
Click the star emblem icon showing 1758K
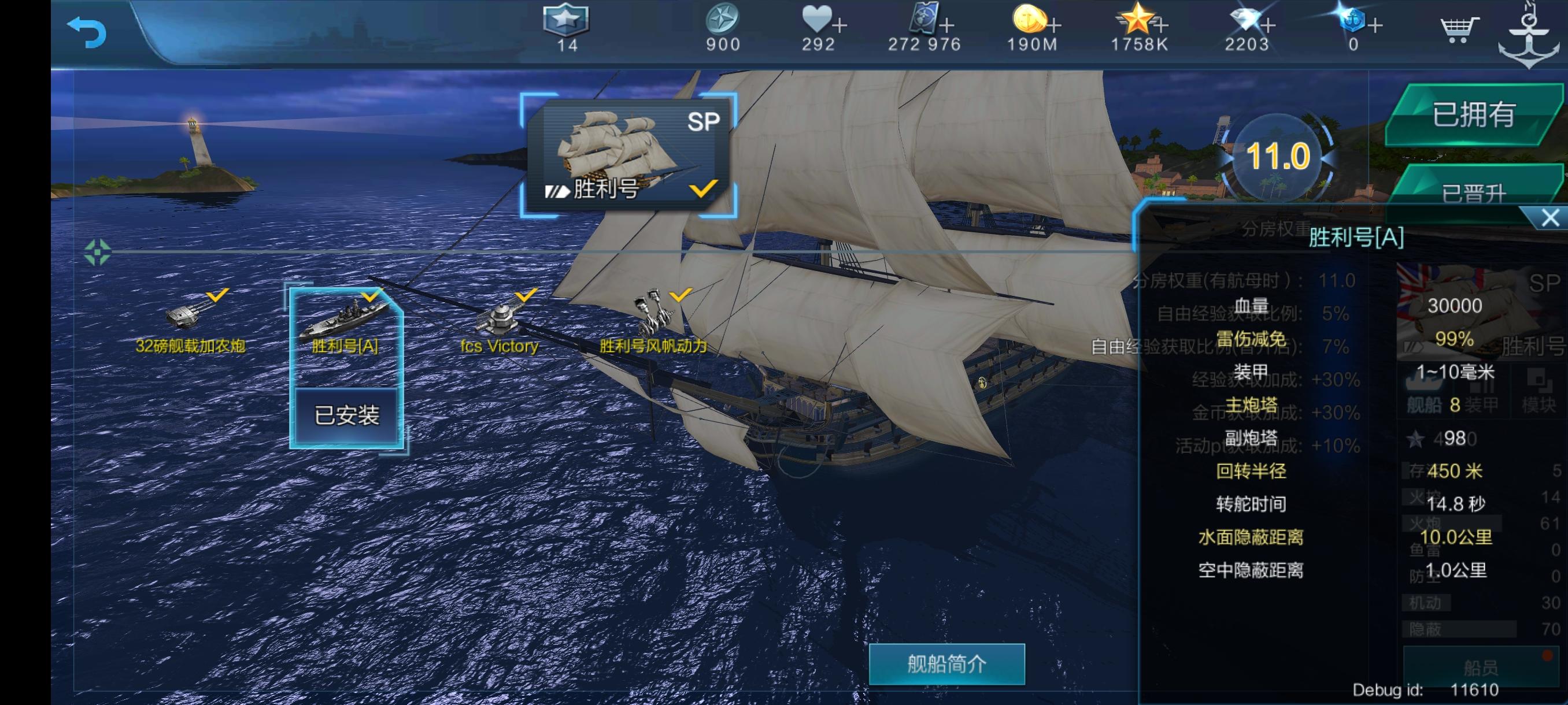[1138, 21]
